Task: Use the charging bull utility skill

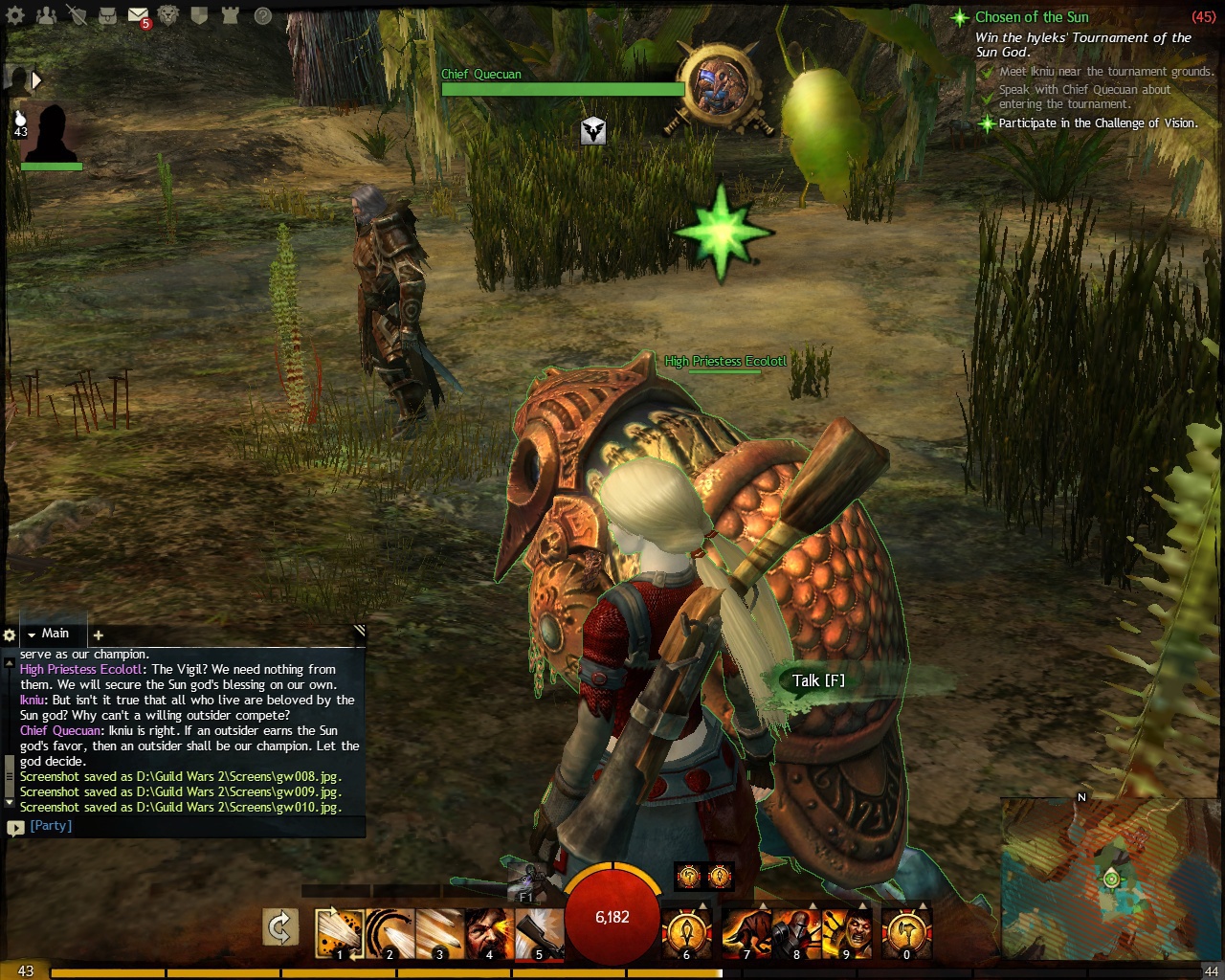Action: coord(746,932)
